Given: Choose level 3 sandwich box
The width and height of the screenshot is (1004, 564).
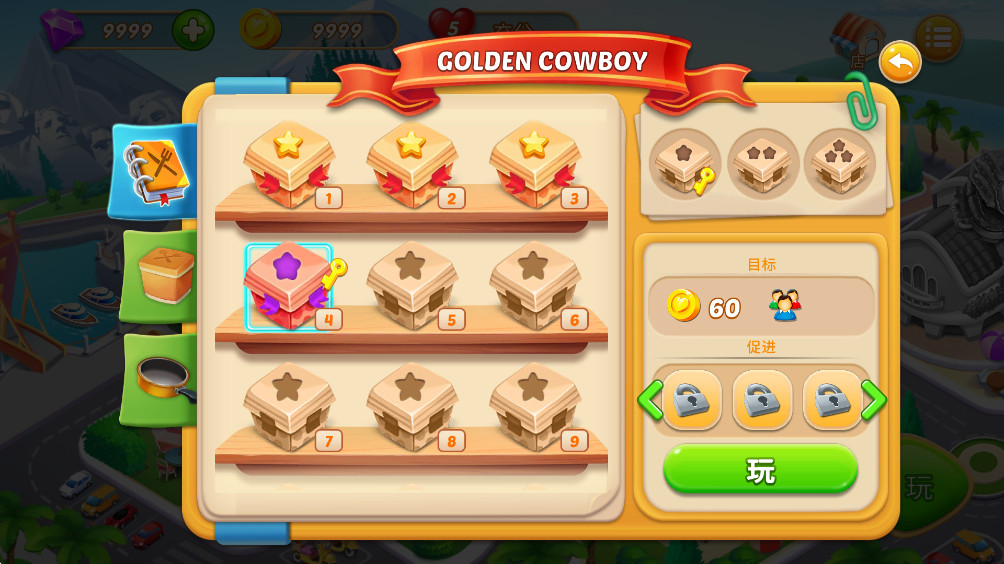Looking at the screenshot, I should pos(534,165).
